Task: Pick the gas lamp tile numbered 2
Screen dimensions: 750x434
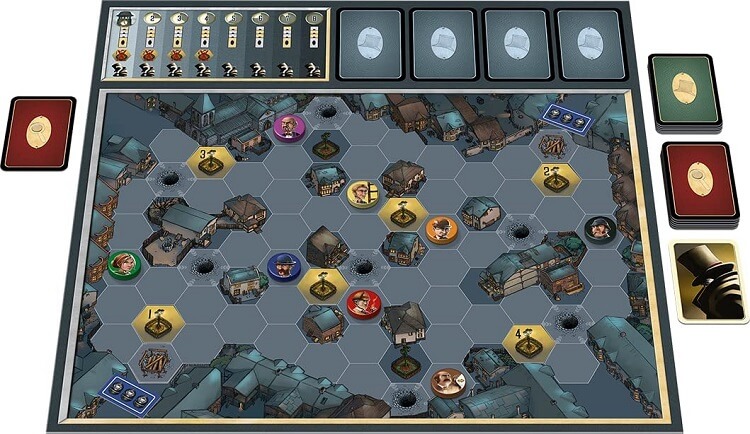Action: point(553,178)
